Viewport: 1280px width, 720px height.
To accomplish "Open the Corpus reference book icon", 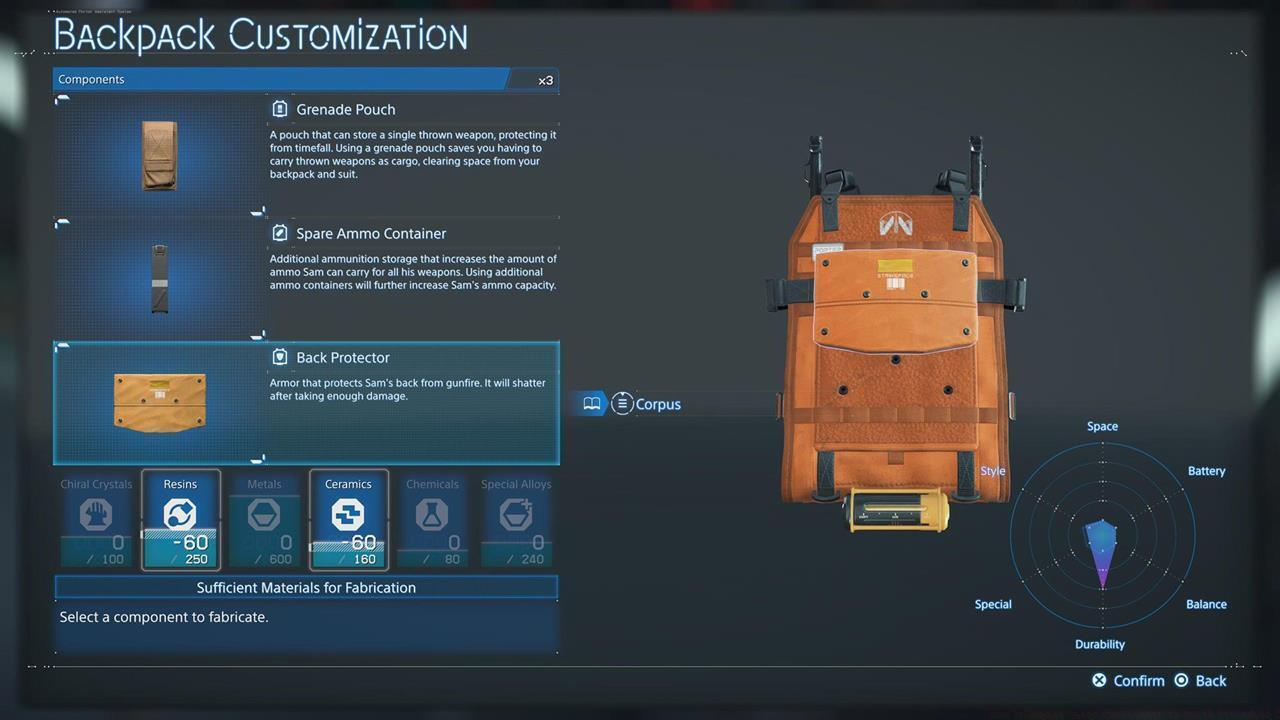I will coord(592,403).
